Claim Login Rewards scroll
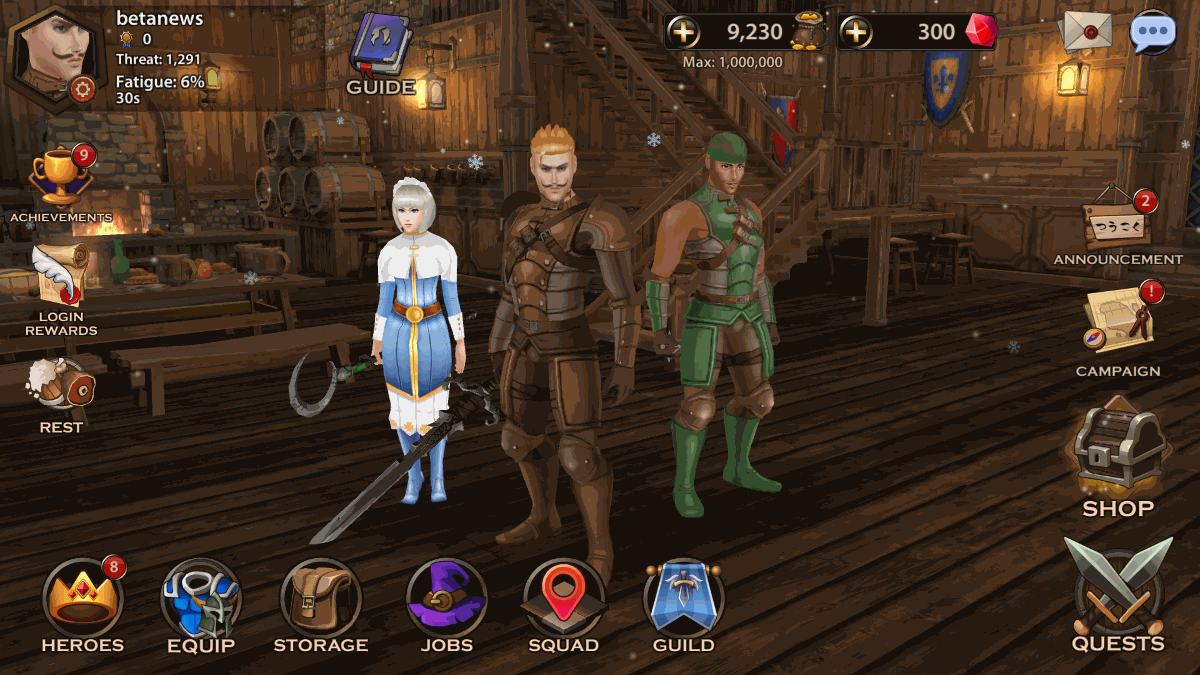The width and height of the screenshot is (1200, 675). click(61, 279)
